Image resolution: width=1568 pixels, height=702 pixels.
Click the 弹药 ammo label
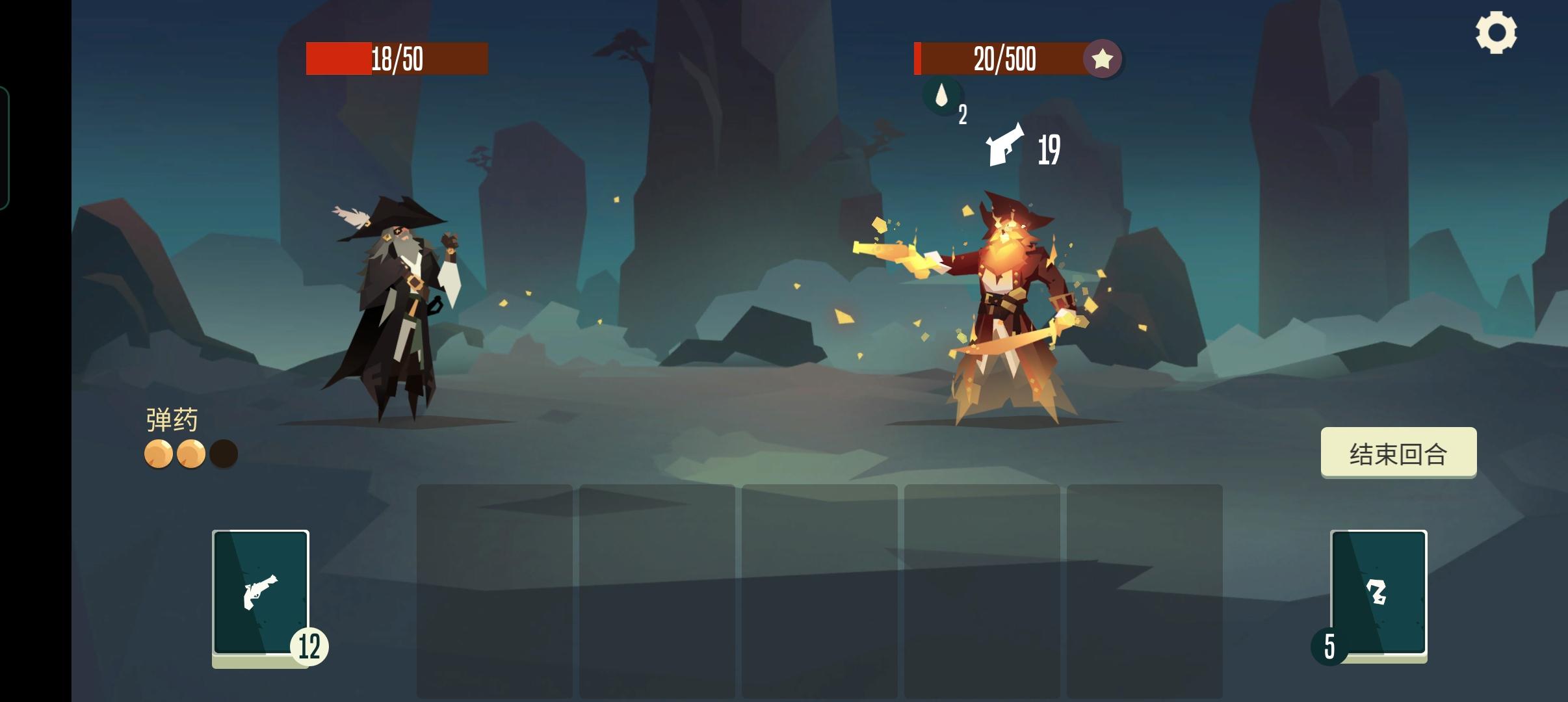171,419
